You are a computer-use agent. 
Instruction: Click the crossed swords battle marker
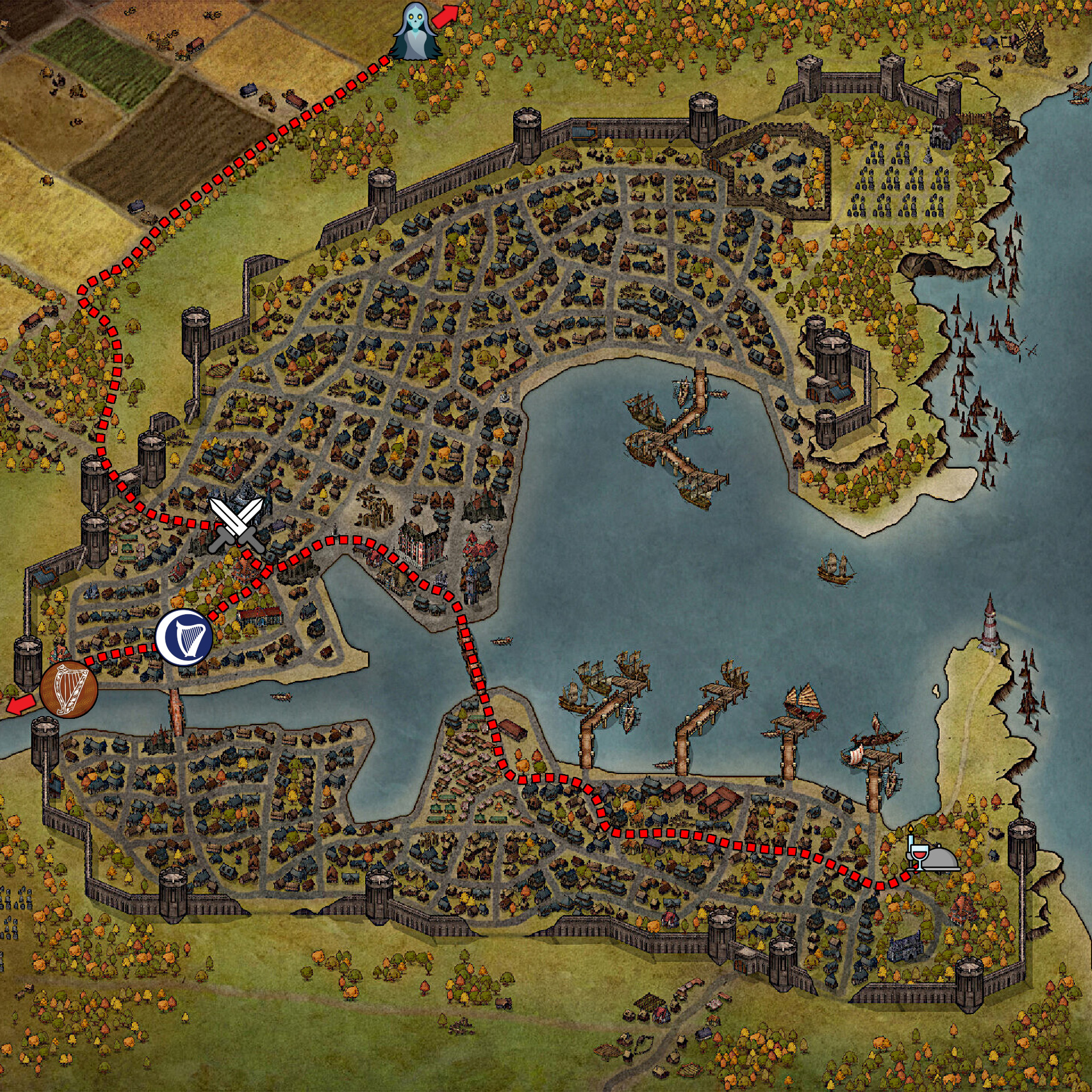[x=236, y=525]
